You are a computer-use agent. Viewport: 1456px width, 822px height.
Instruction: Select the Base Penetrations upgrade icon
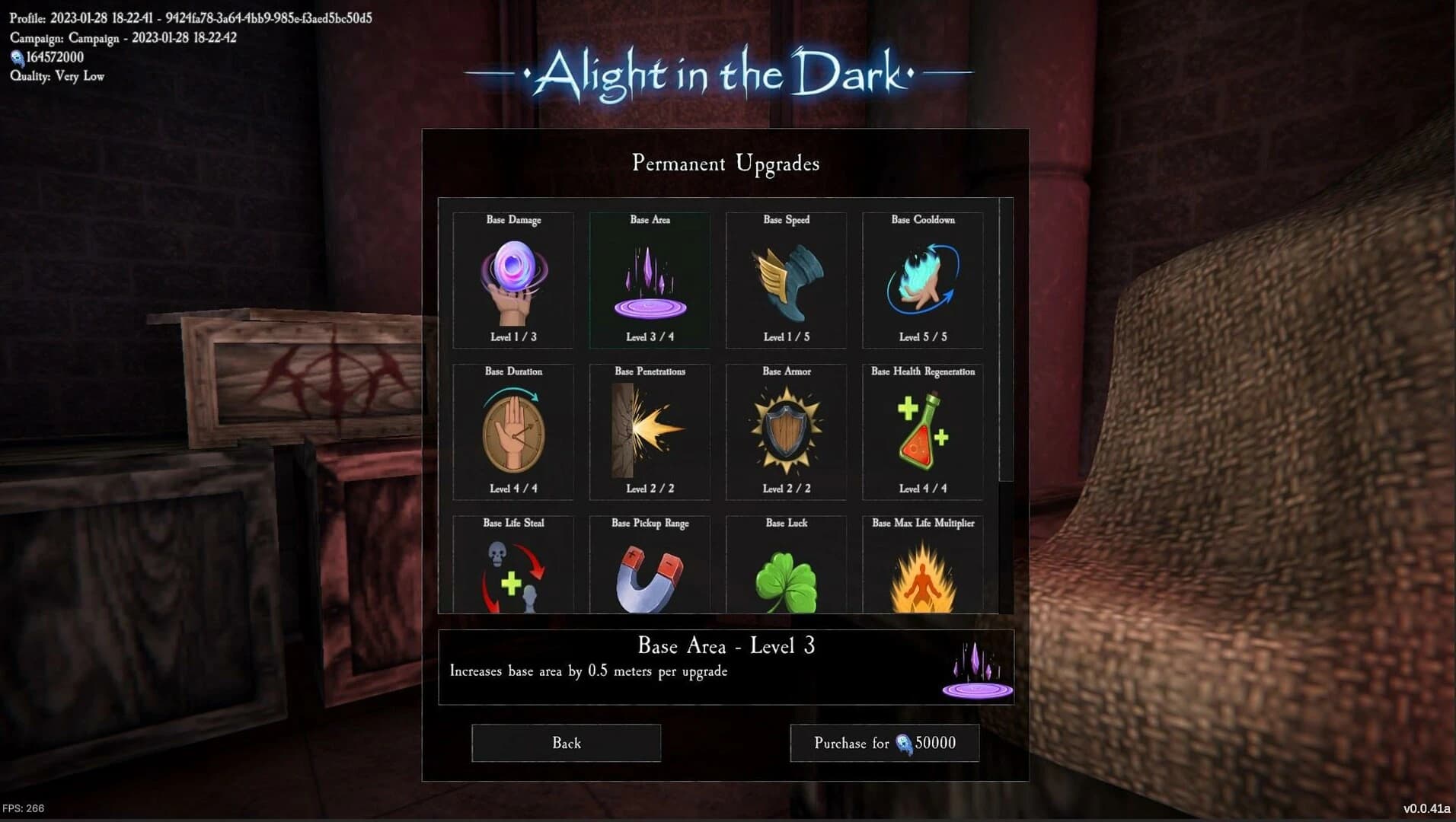[x=649, y=432]
